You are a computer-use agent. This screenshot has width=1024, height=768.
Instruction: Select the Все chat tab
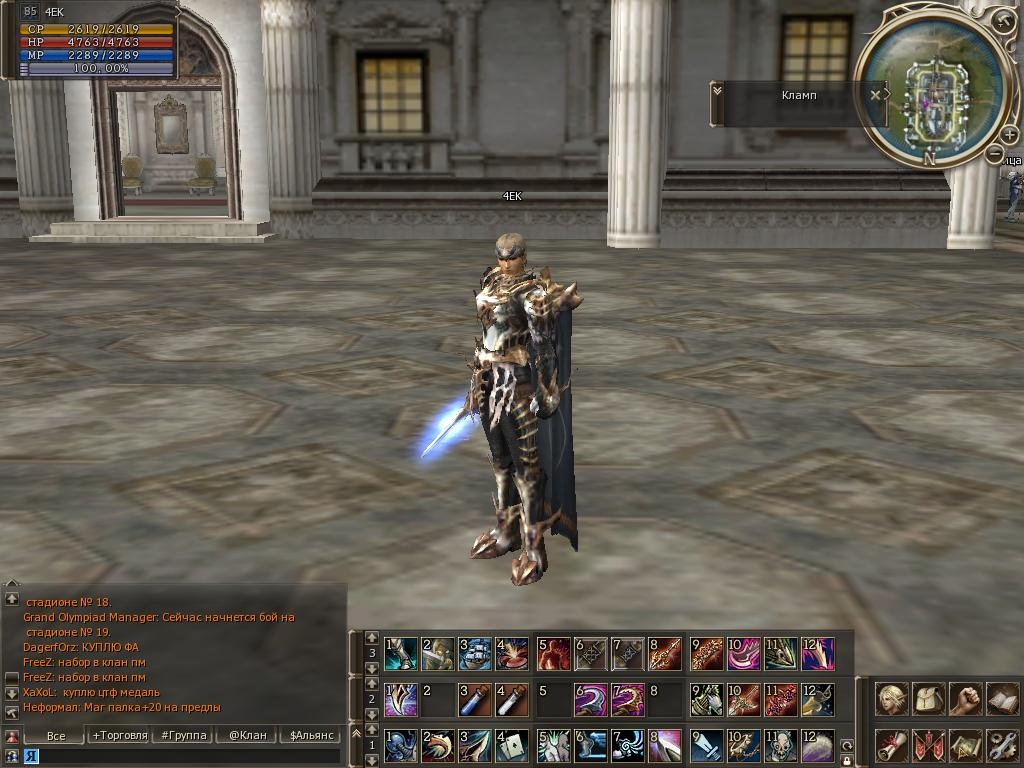tap(56, 735)
